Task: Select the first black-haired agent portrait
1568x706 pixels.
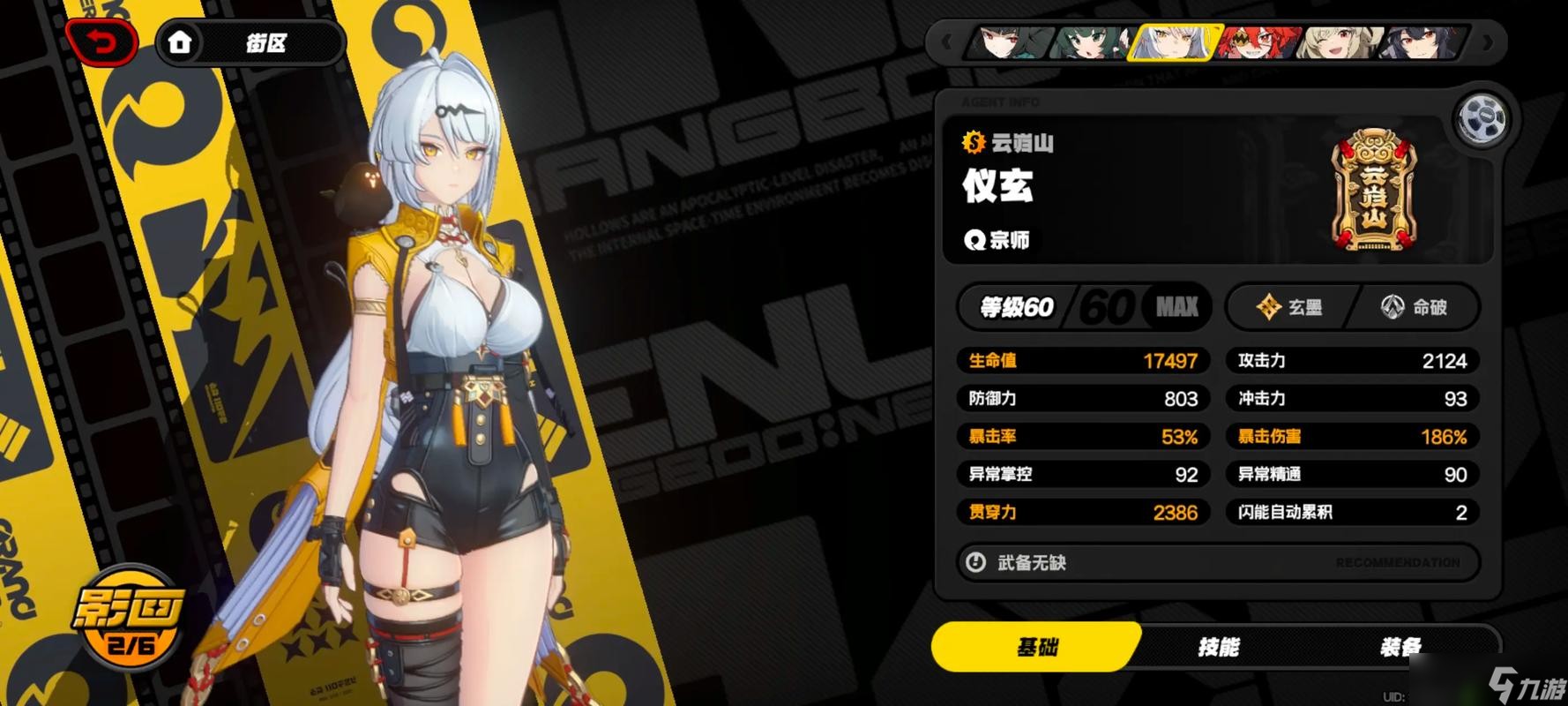Action: point(1010,41)
